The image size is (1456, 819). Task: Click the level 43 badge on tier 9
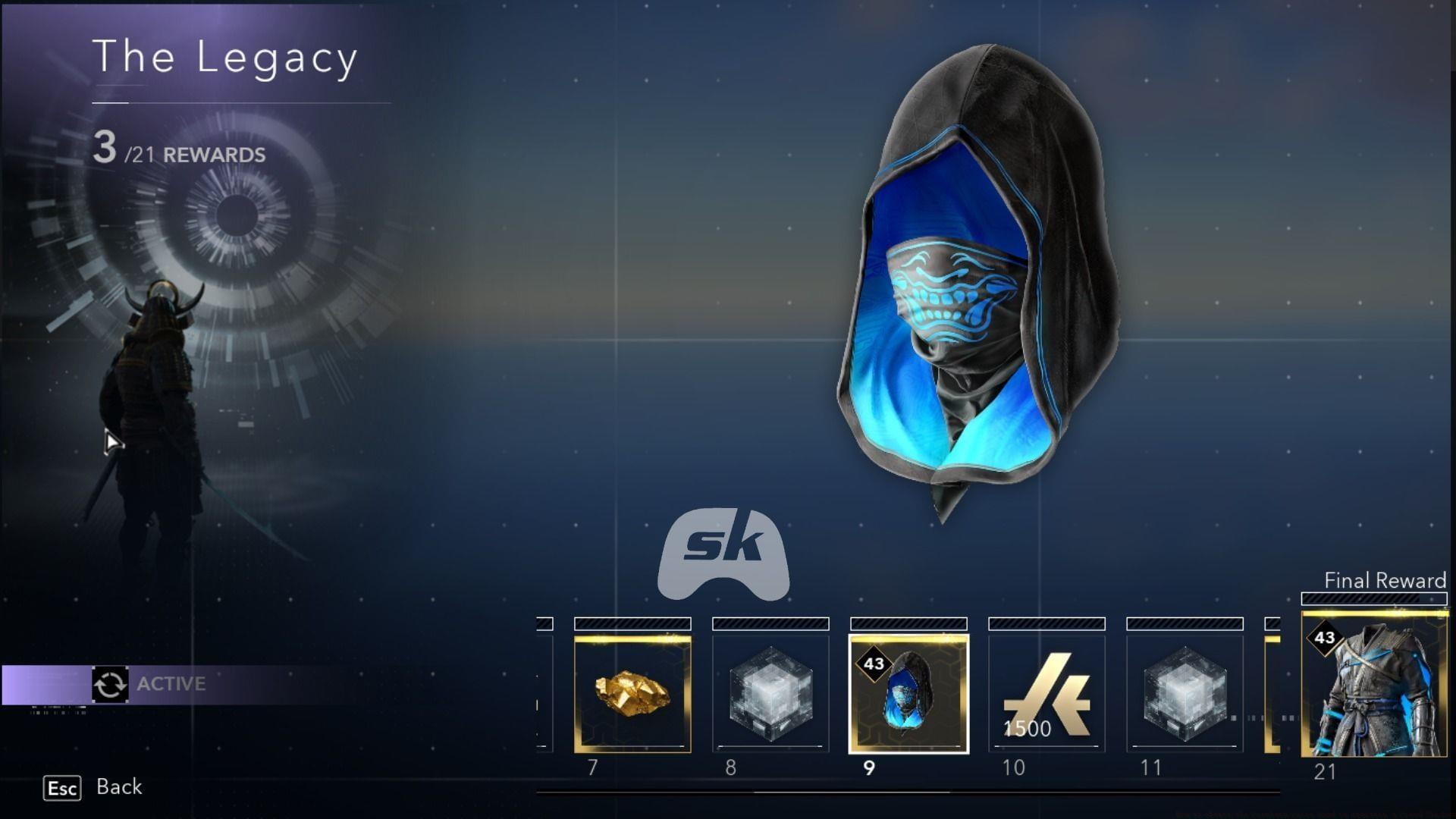point(873,664)
